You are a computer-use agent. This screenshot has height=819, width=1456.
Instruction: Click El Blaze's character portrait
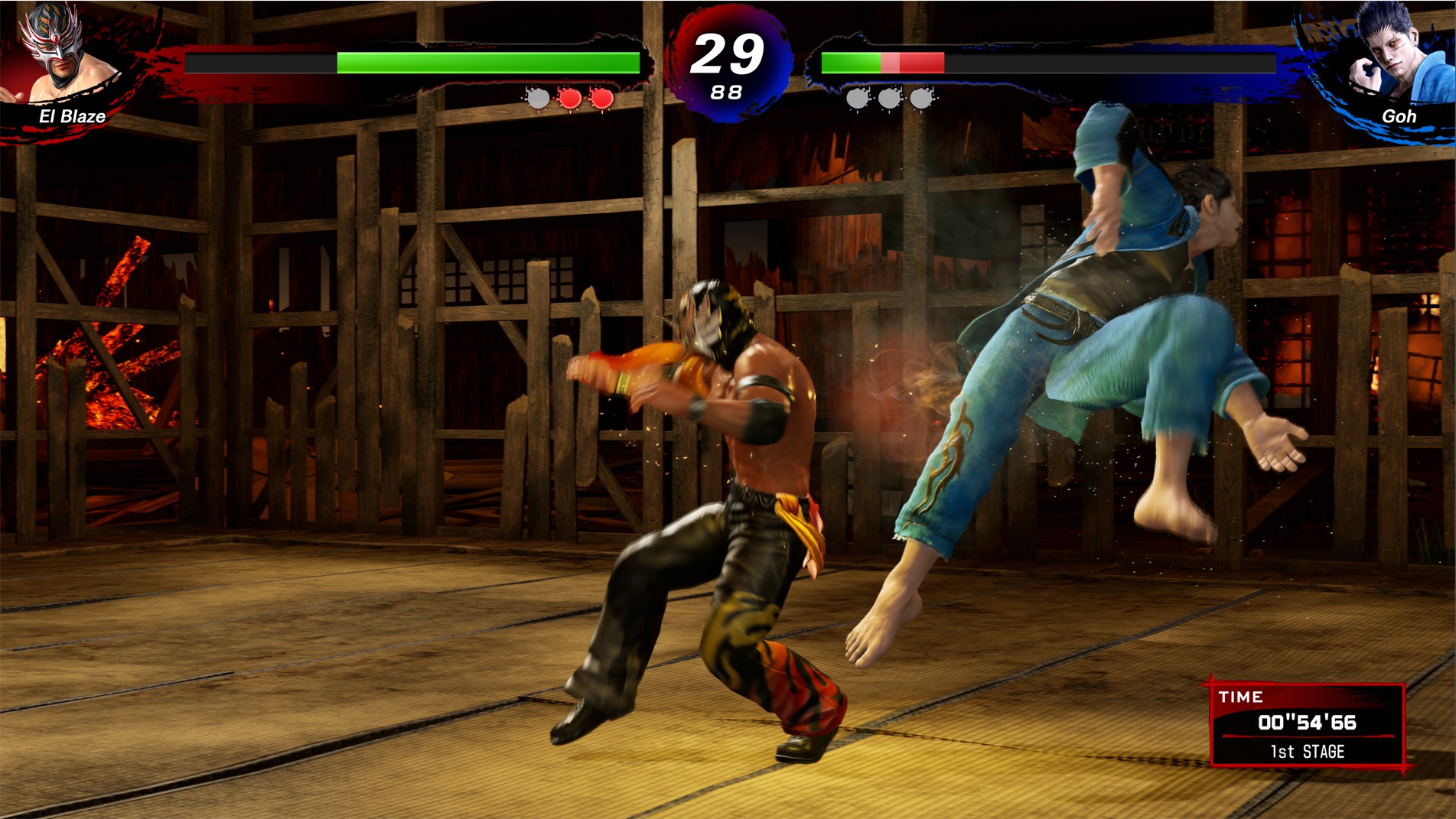click(x=61, y=55)
